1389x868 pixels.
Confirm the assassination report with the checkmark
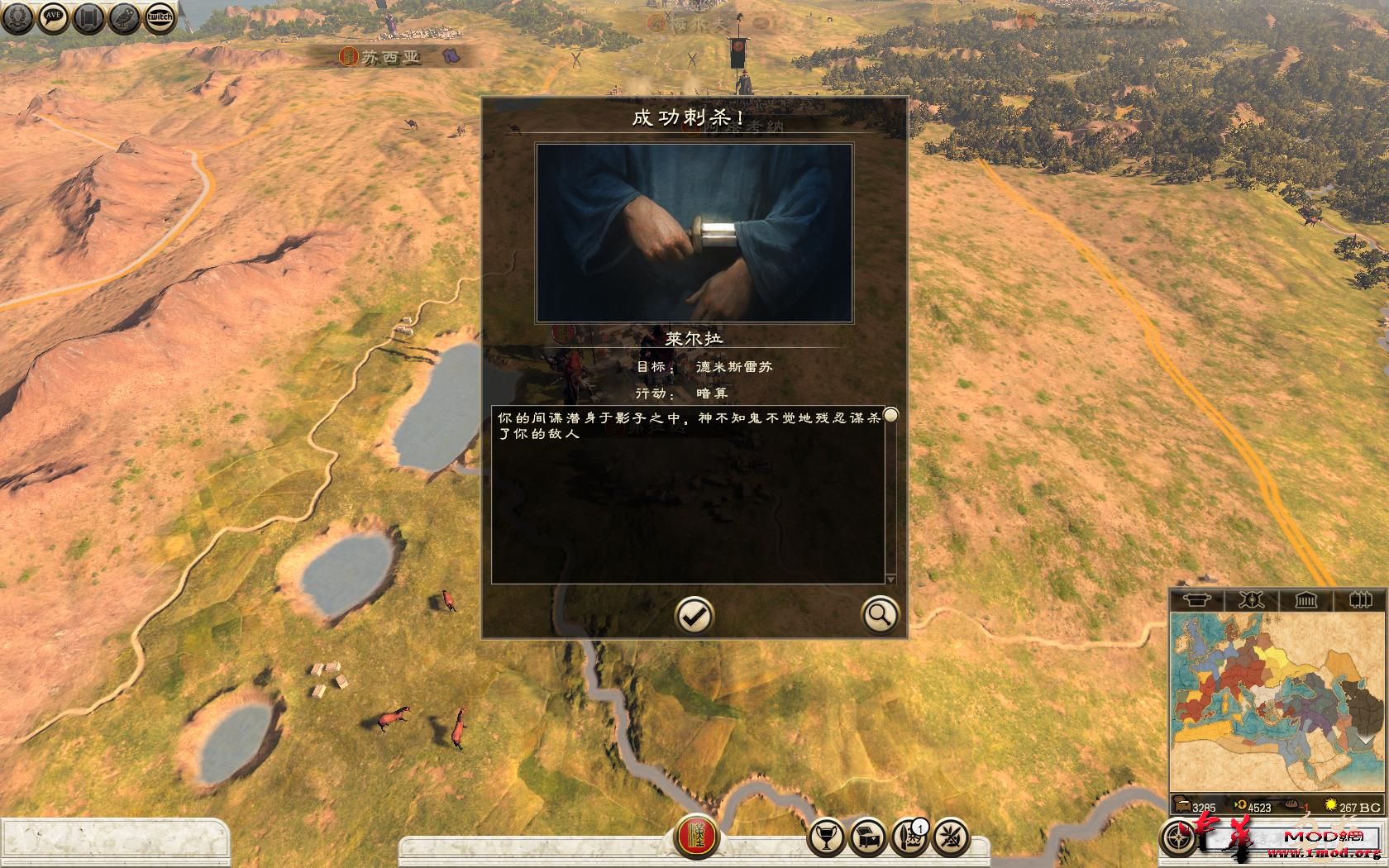694,615
